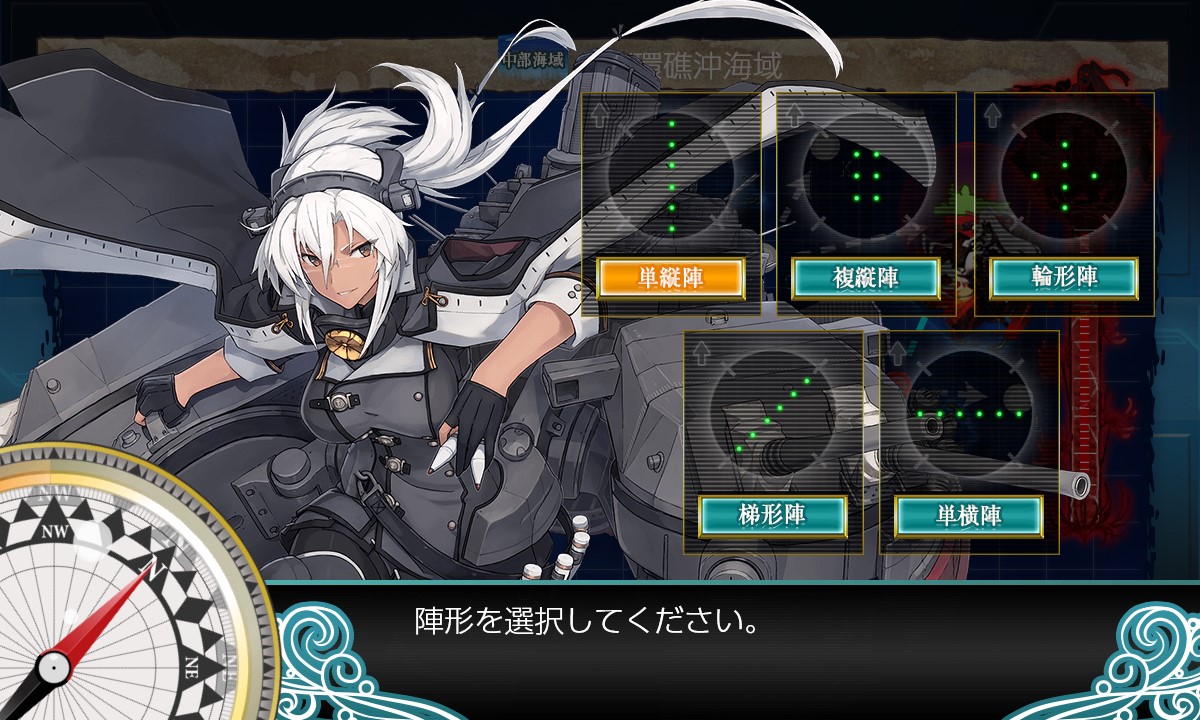The width and height of the screenshot is (1200, 720).
Task: Select the 梯形陣 echelon formation
Action: pyautogui.click(x=773, y=516)
